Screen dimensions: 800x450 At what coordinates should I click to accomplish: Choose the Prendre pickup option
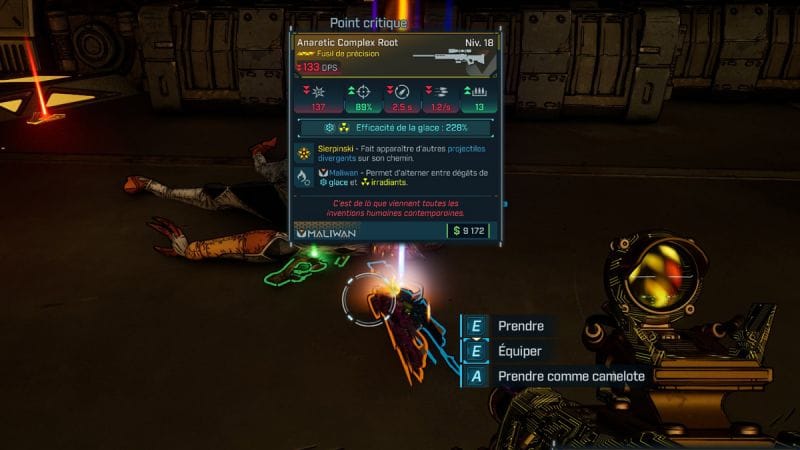(520, 326)
